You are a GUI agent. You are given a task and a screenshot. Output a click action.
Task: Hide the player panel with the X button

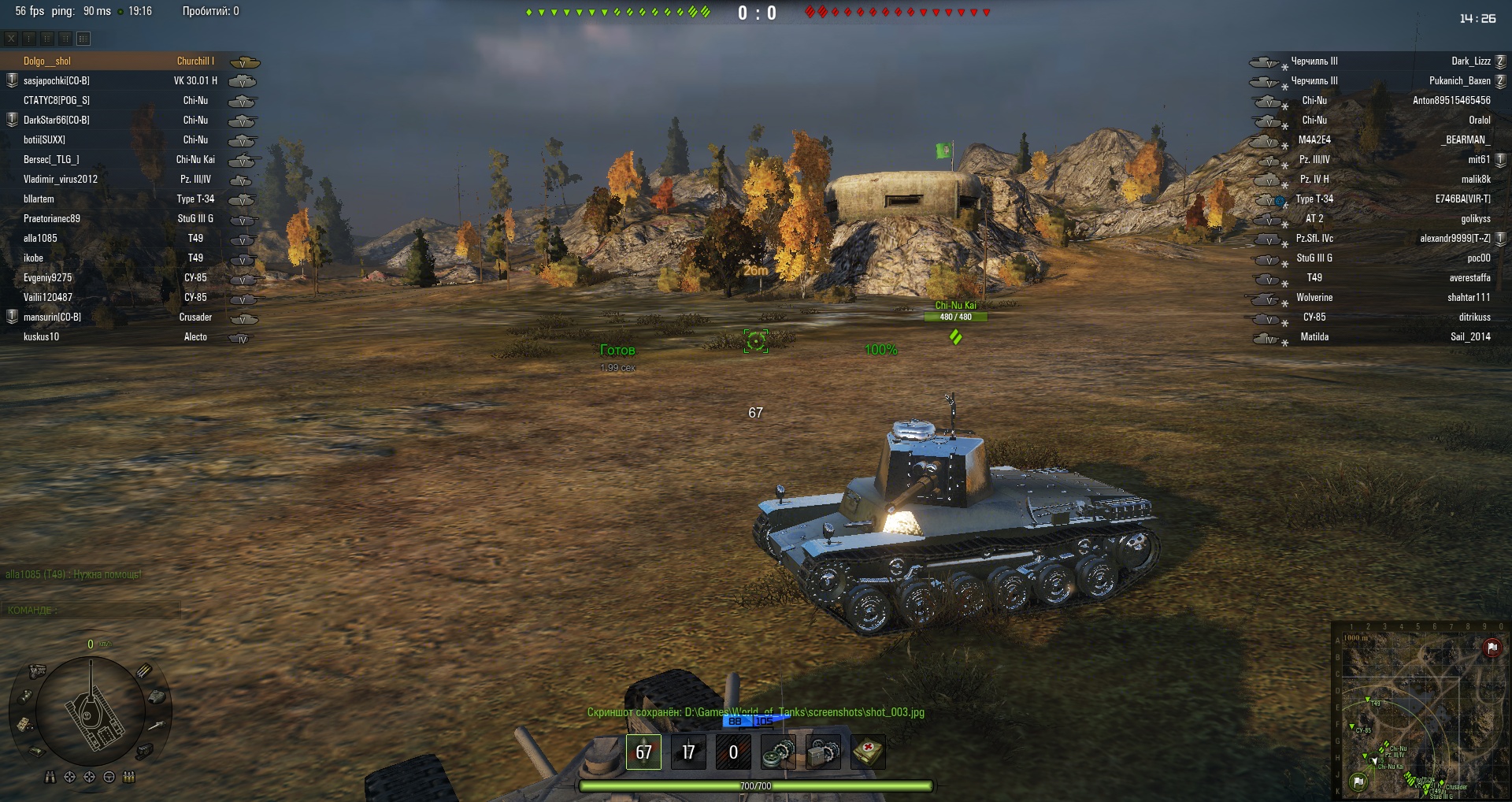click(x=11, y=39)
